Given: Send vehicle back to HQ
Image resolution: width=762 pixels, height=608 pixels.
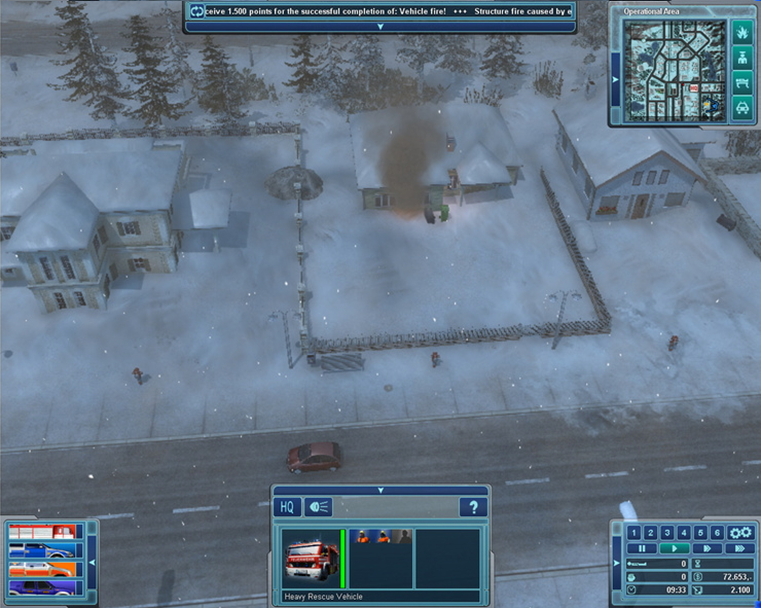Looking at the screenshot, I should point(286,507).
